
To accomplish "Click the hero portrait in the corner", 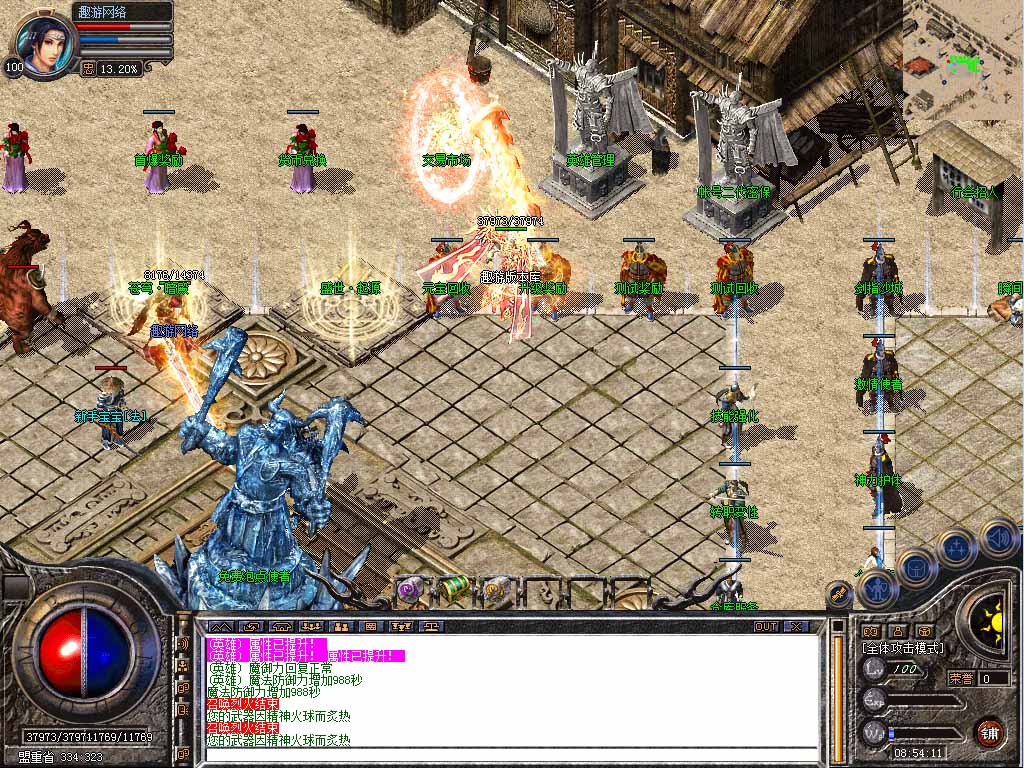I will [45, 43].
